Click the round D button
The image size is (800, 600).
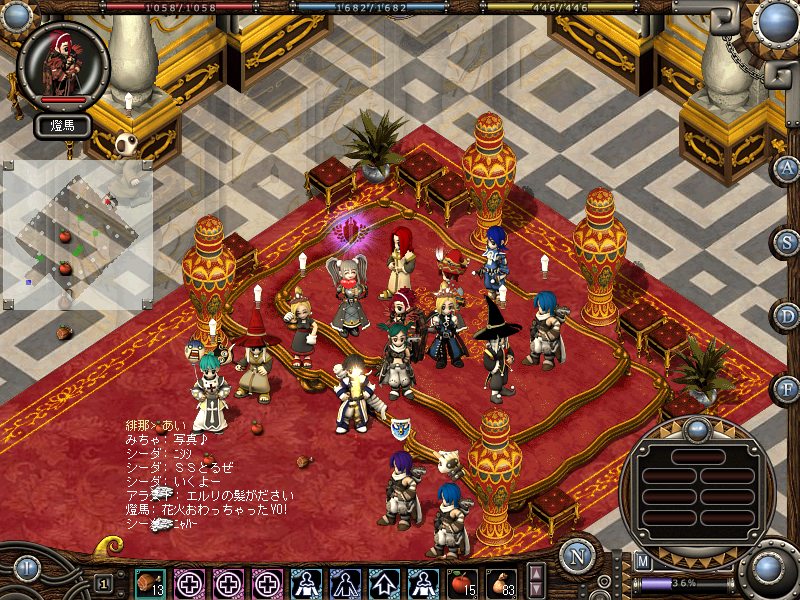click(787, 315)
